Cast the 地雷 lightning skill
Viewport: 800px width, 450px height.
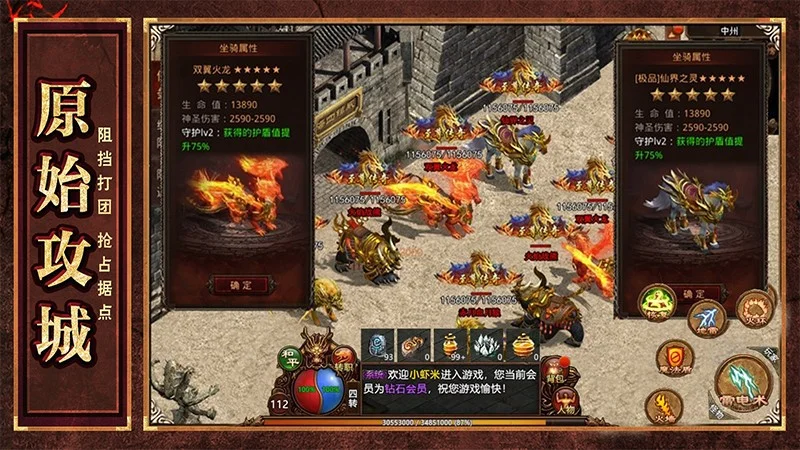(706, 317)
